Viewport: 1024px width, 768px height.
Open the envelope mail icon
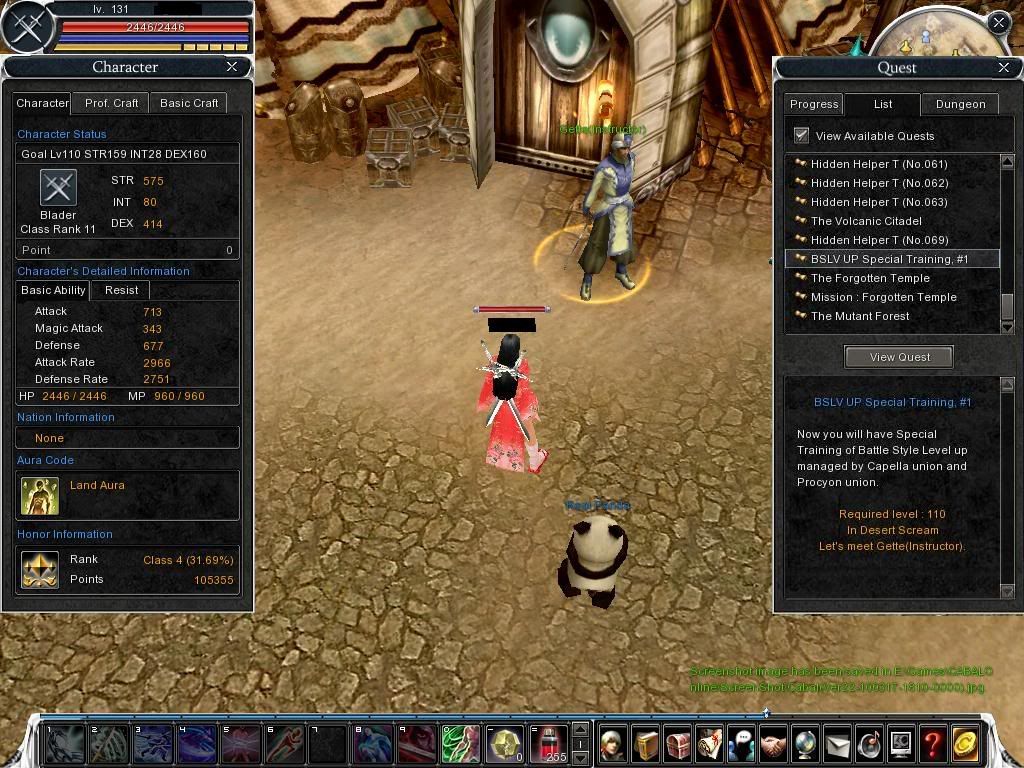coord(837,744)
